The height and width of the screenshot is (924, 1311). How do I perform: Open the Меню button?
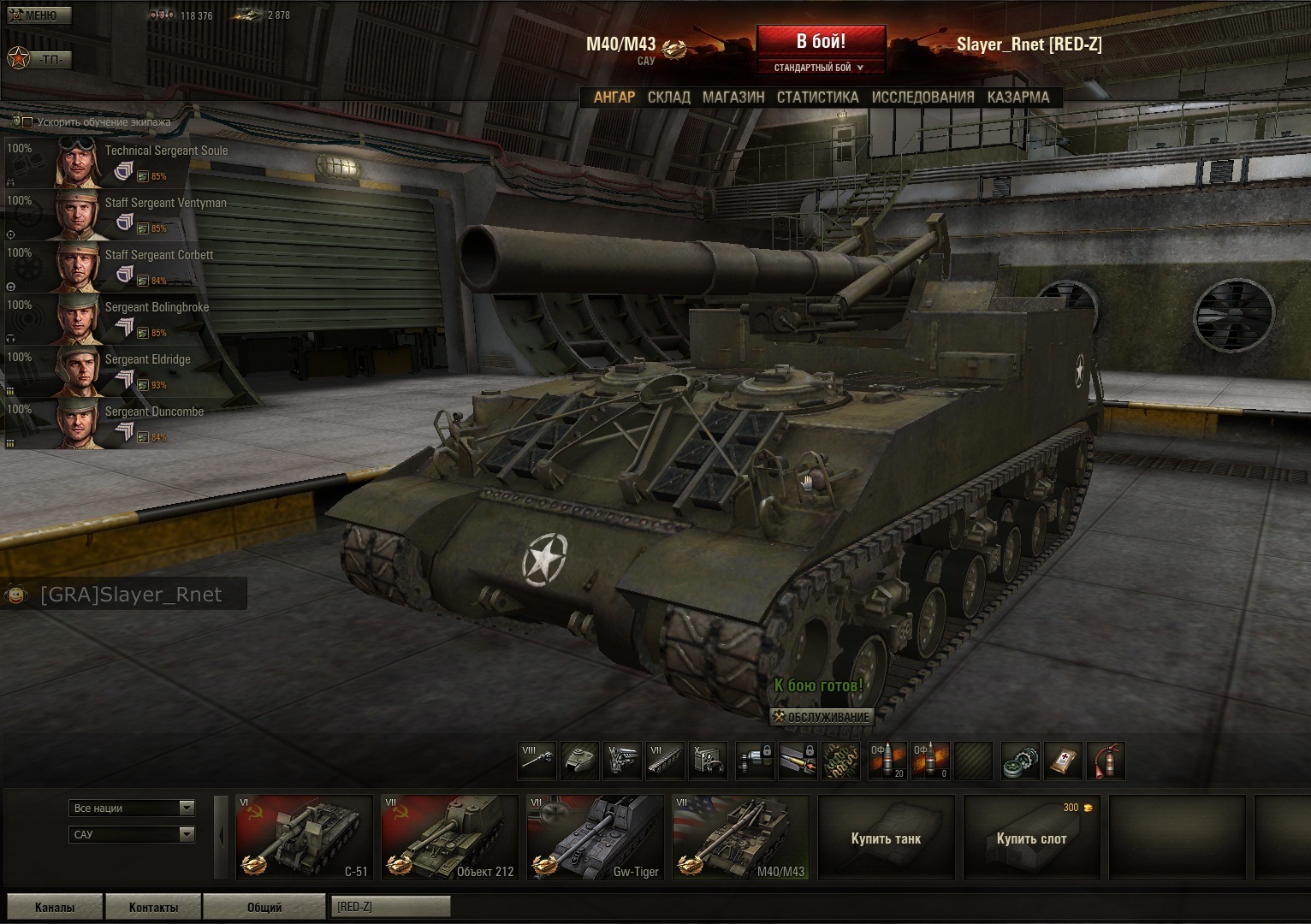39,15
